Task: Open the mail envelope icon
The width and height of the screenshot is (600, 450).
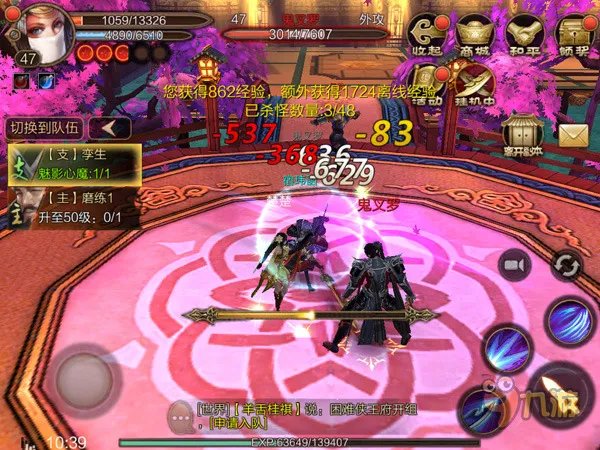Action: pyautogui.click(x=573, y=134)
